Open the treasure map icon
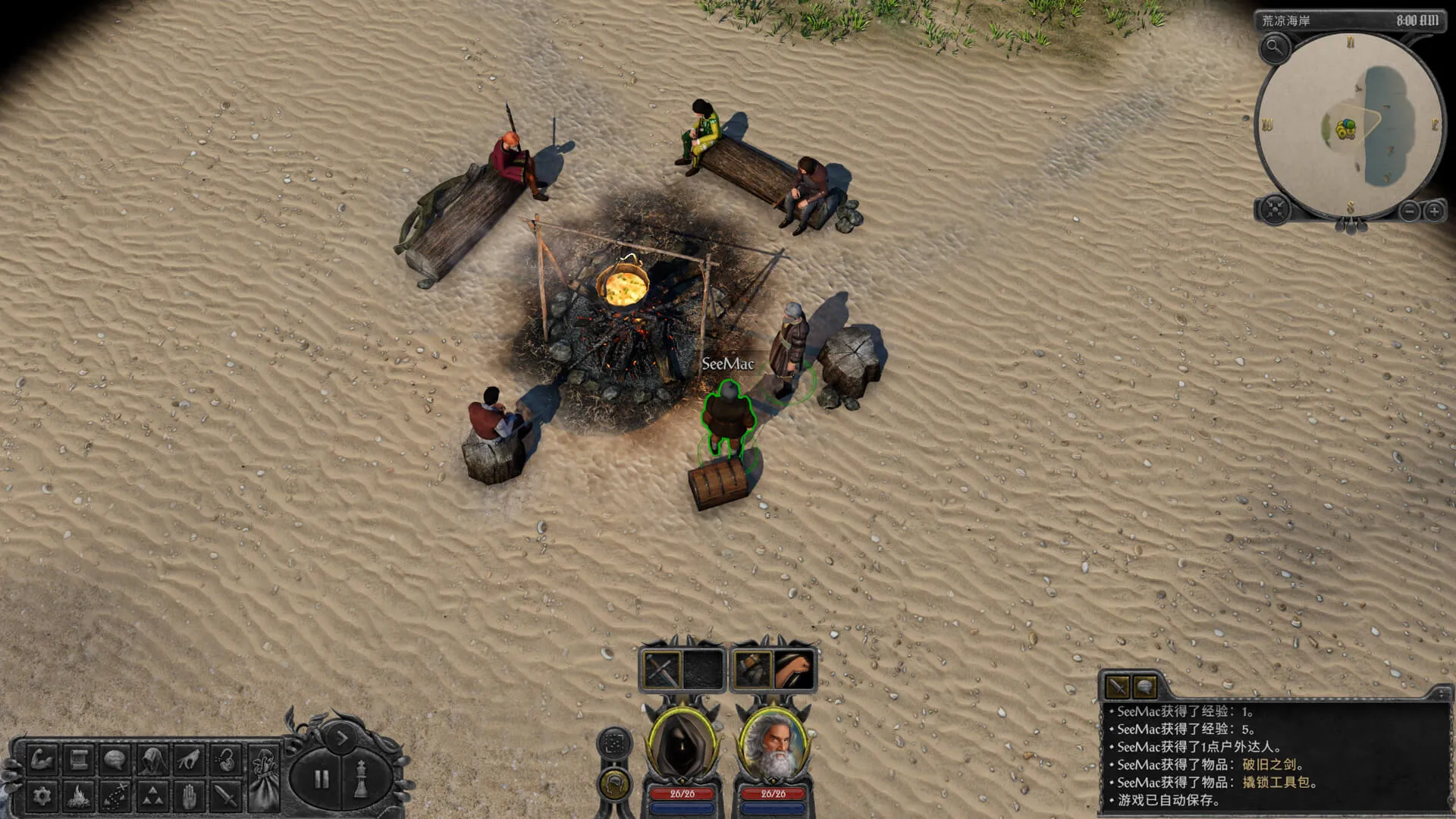Image resolution: width=1456 pixels, height=819 pixels. point(115,795)
